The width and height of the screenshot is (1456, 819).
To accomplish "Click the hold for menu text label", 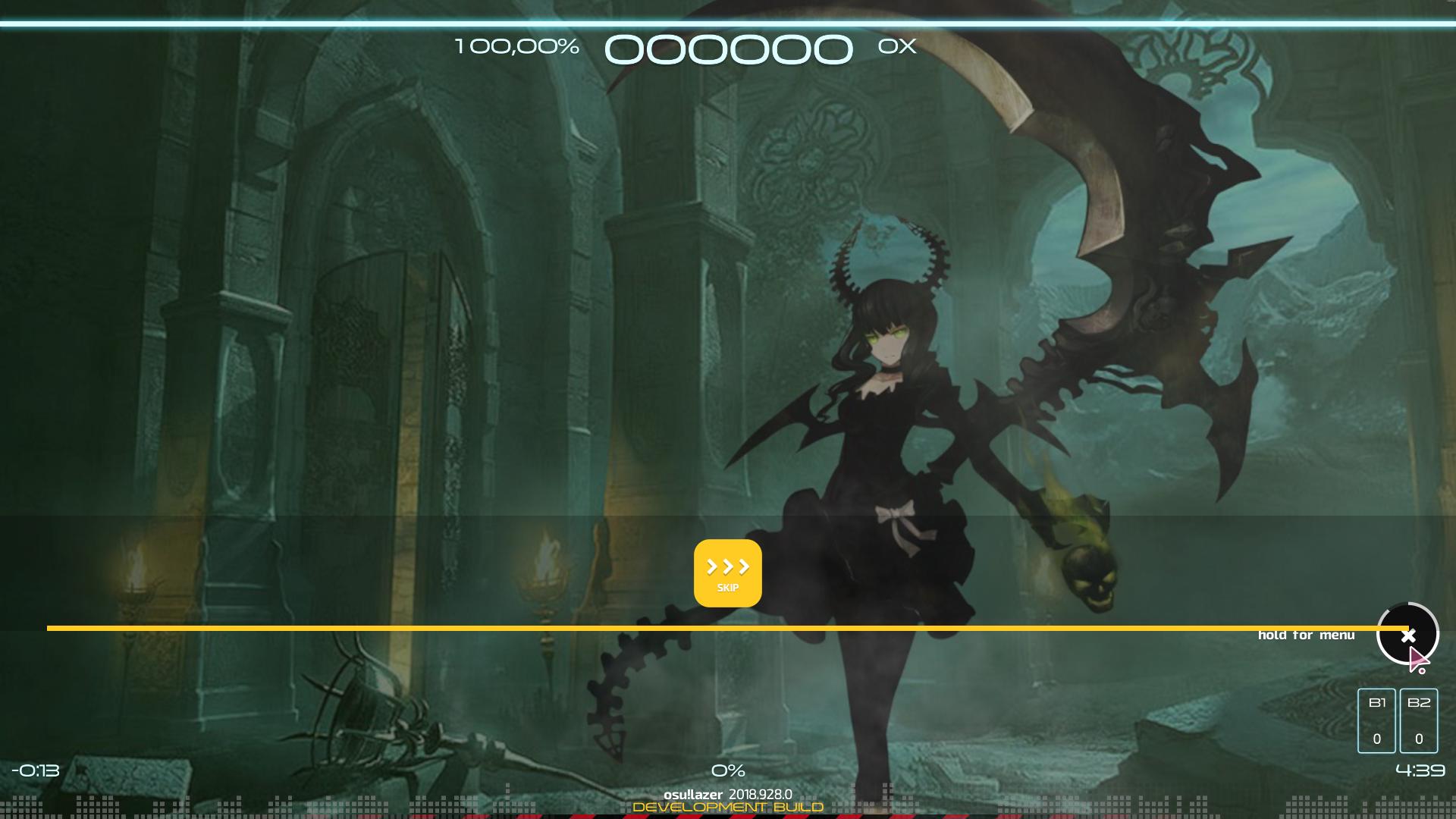I will (x=1305, y=635).
